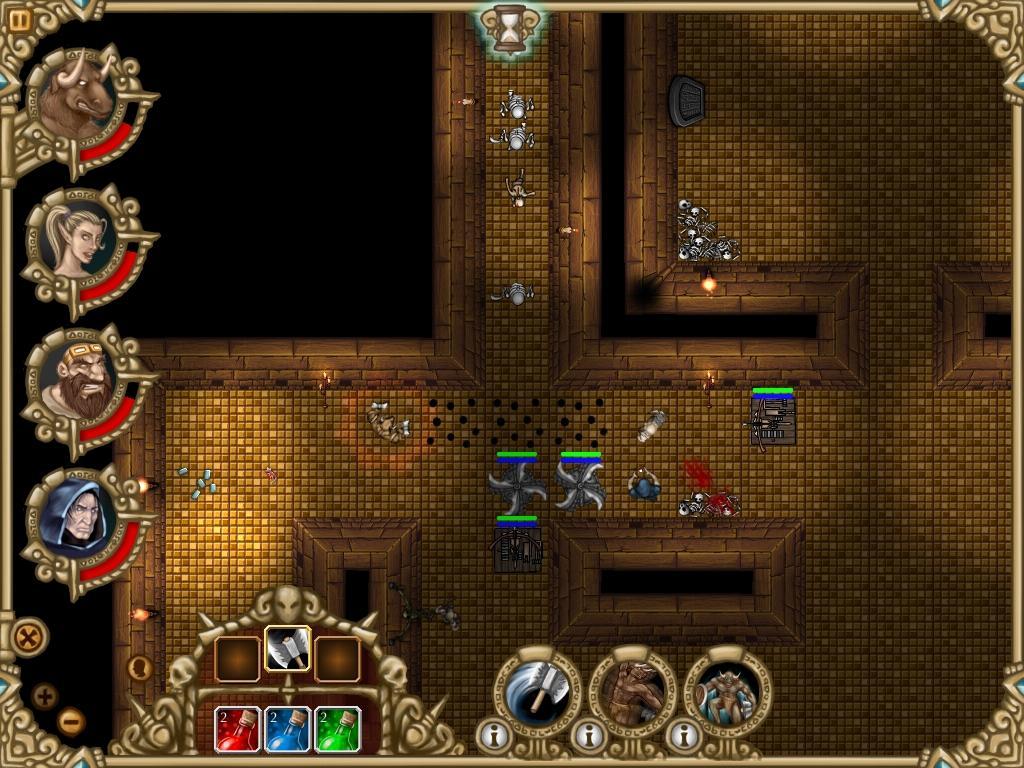Activate the minotaur charge ability
The image size is (1024, 768).
(631, 691)
